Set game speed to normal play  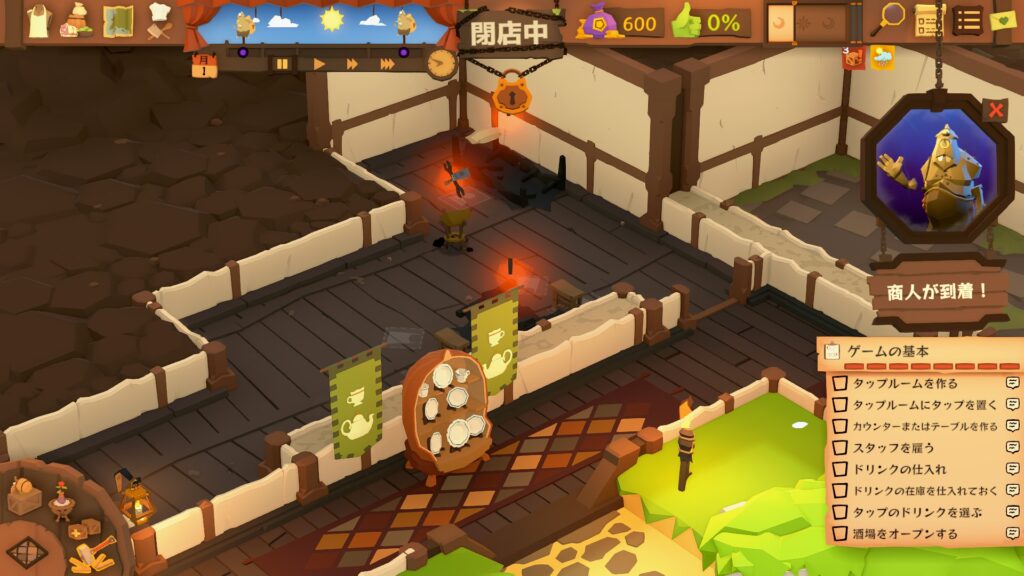(x=319, y=64)
